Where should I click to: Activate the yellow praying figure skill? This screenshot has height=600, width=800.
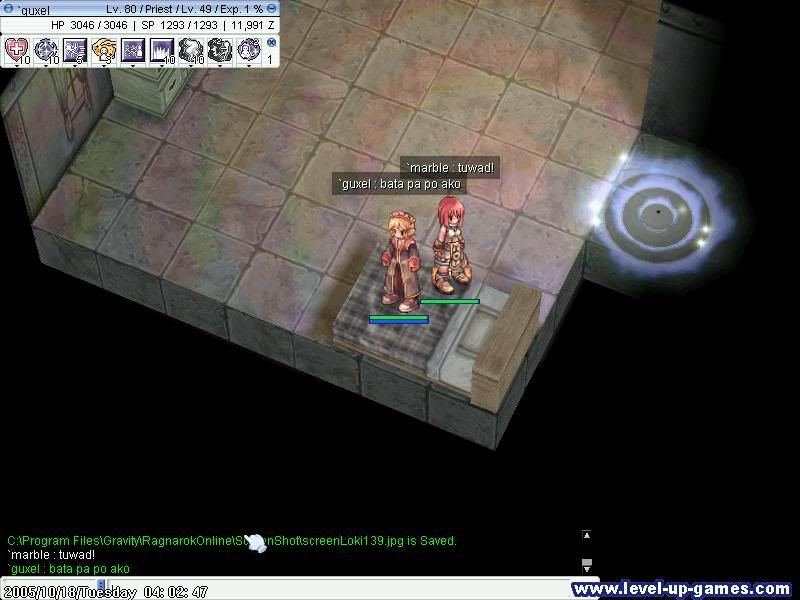(x=104, y=48)
